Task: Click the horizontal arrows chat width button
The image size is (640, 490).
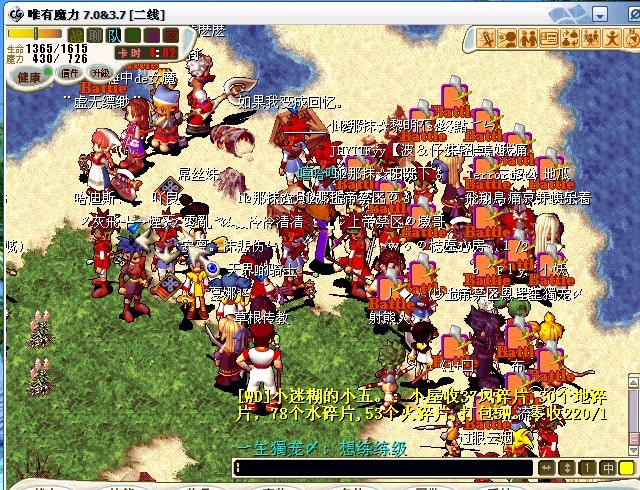Action: click(547, 468)
